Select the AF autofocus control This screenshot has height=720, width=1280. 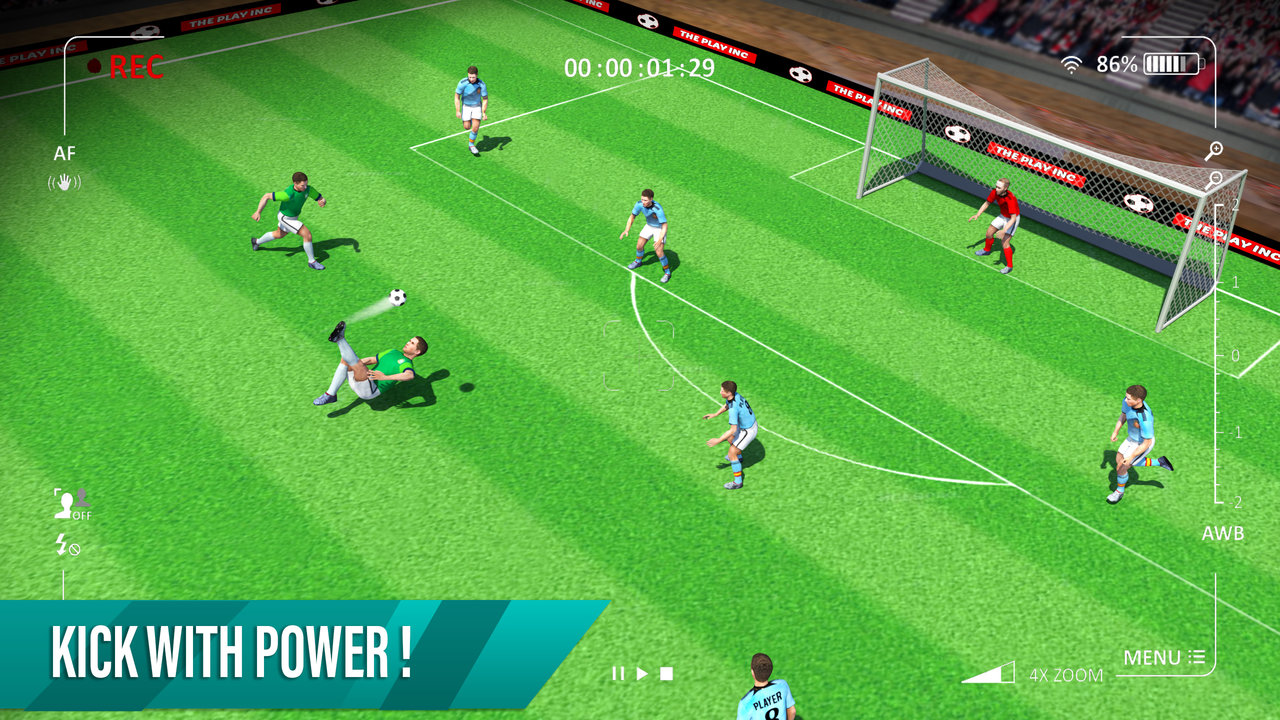65,155
